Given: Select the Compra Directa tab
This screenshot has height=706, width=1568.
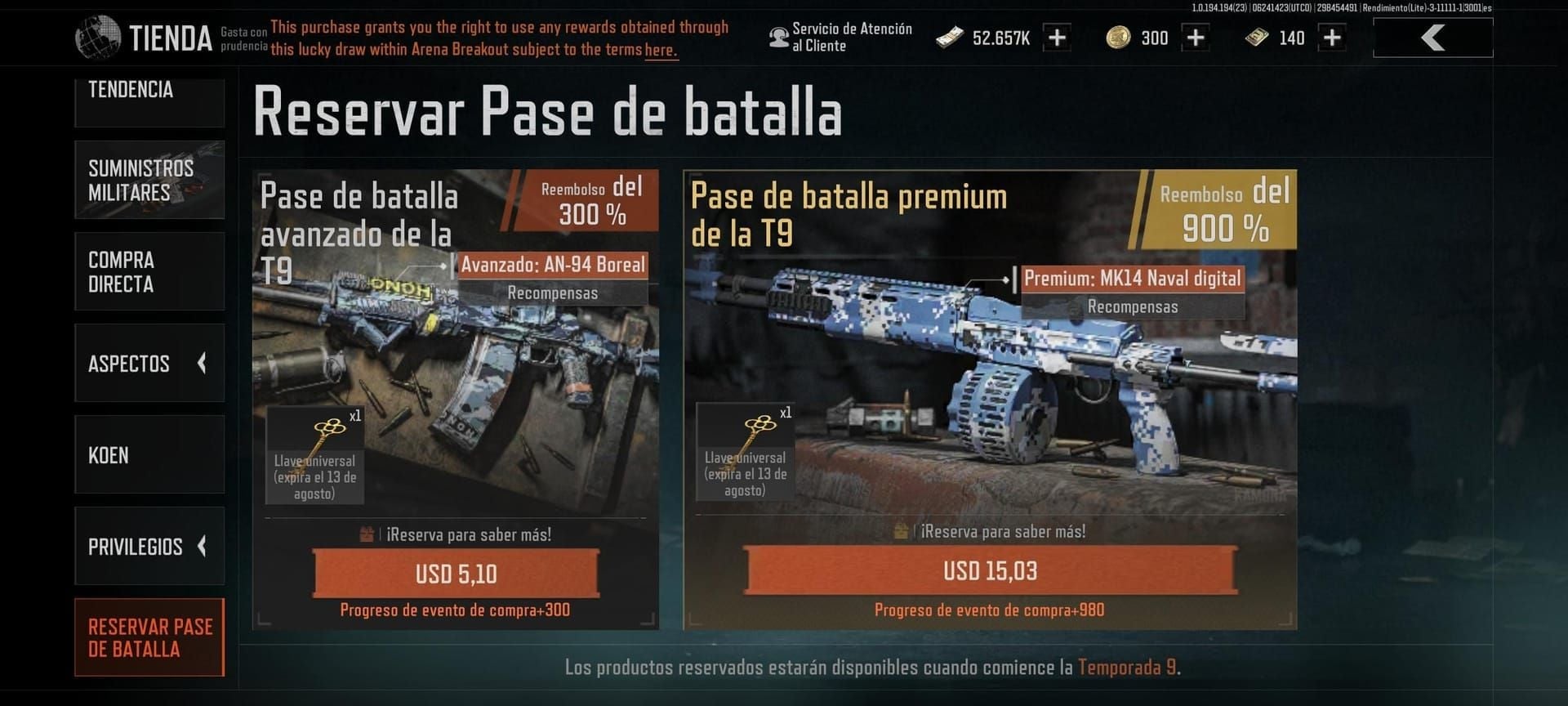Looking at the screenshot, I should (149, 271).
